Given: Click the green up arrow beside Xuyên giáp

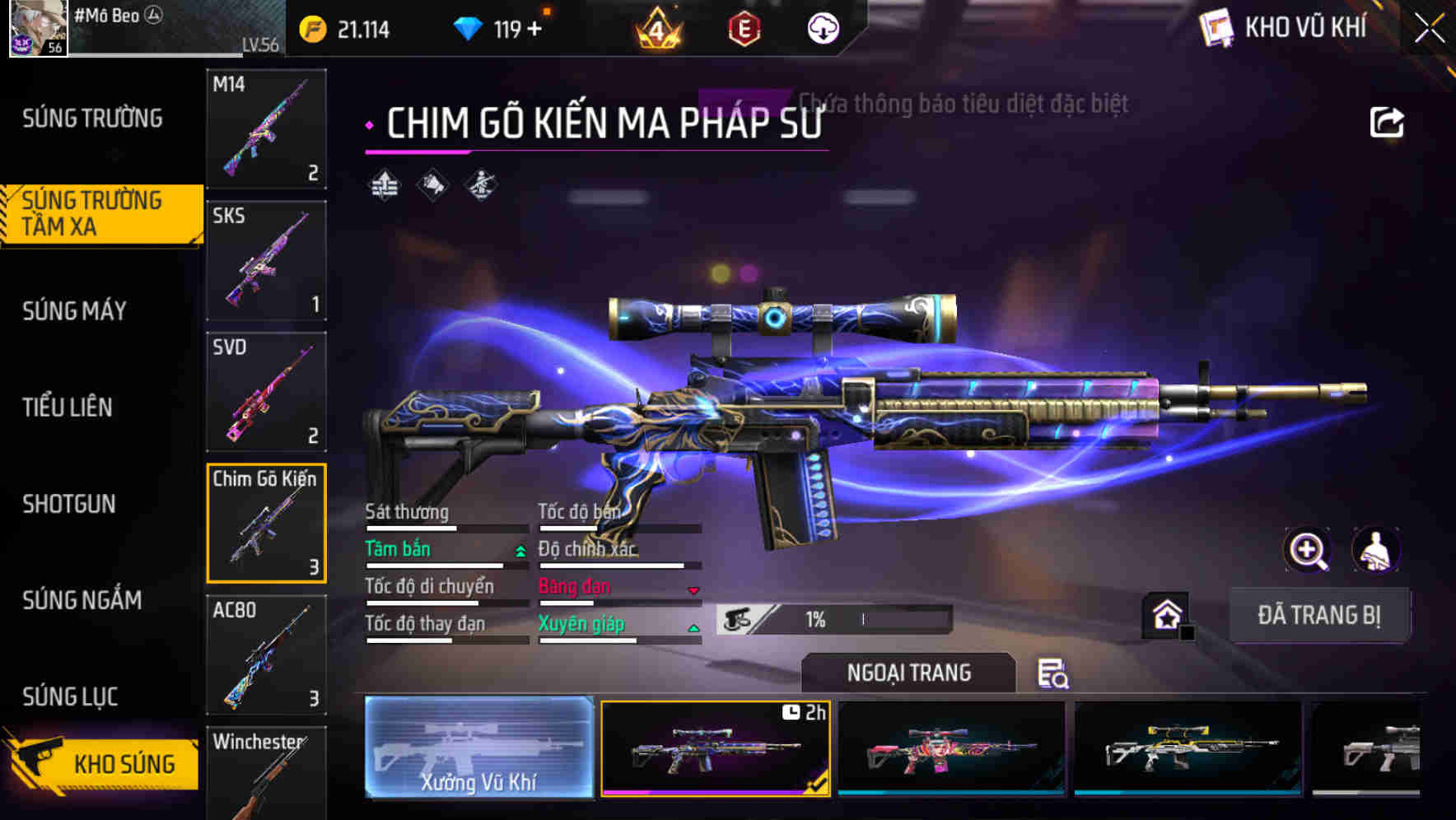Looking at the screenshot, I should point(694,627).
